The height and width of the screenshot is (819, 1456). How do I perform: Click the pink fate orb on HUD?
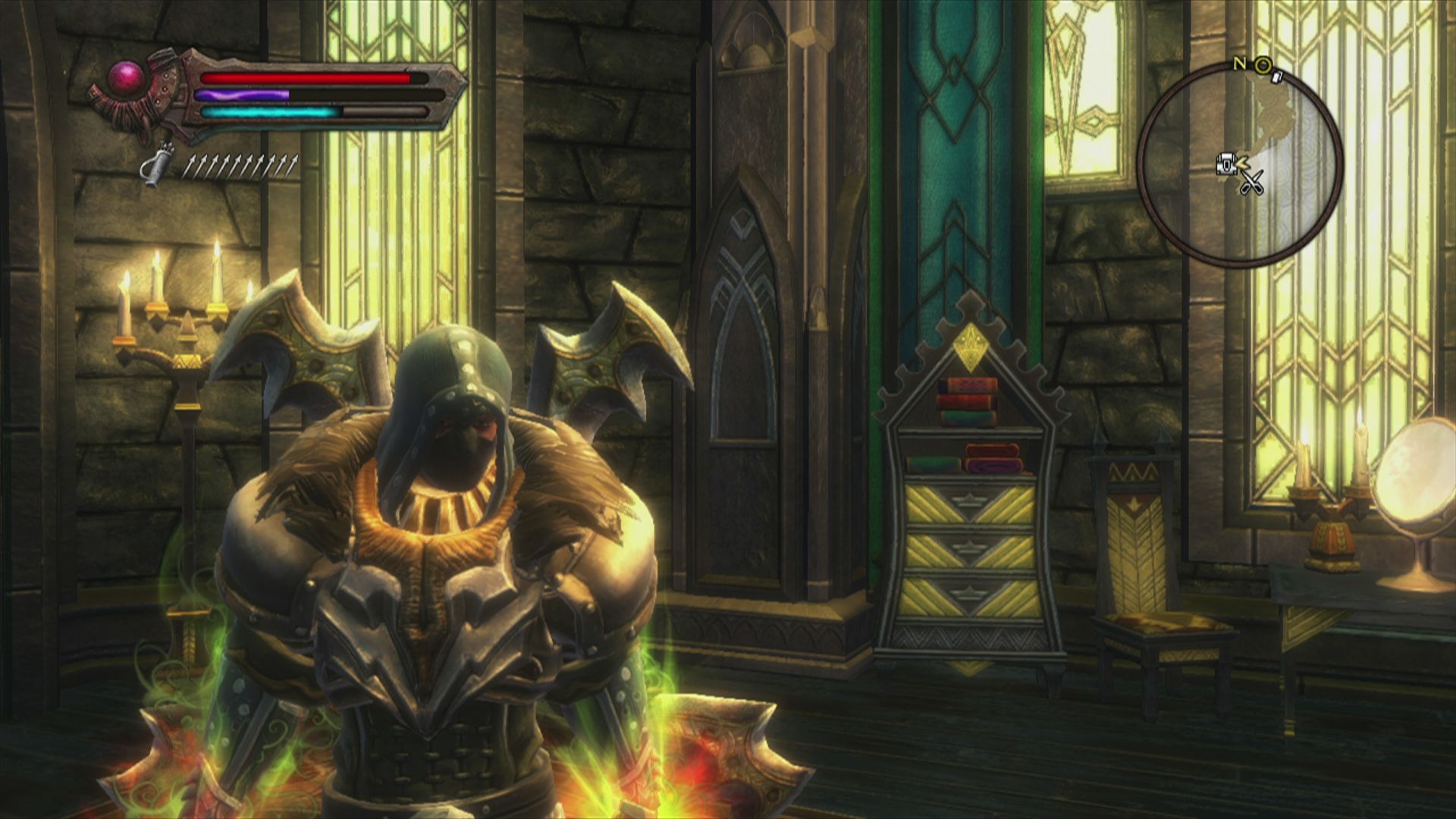[x=121, y=76]
